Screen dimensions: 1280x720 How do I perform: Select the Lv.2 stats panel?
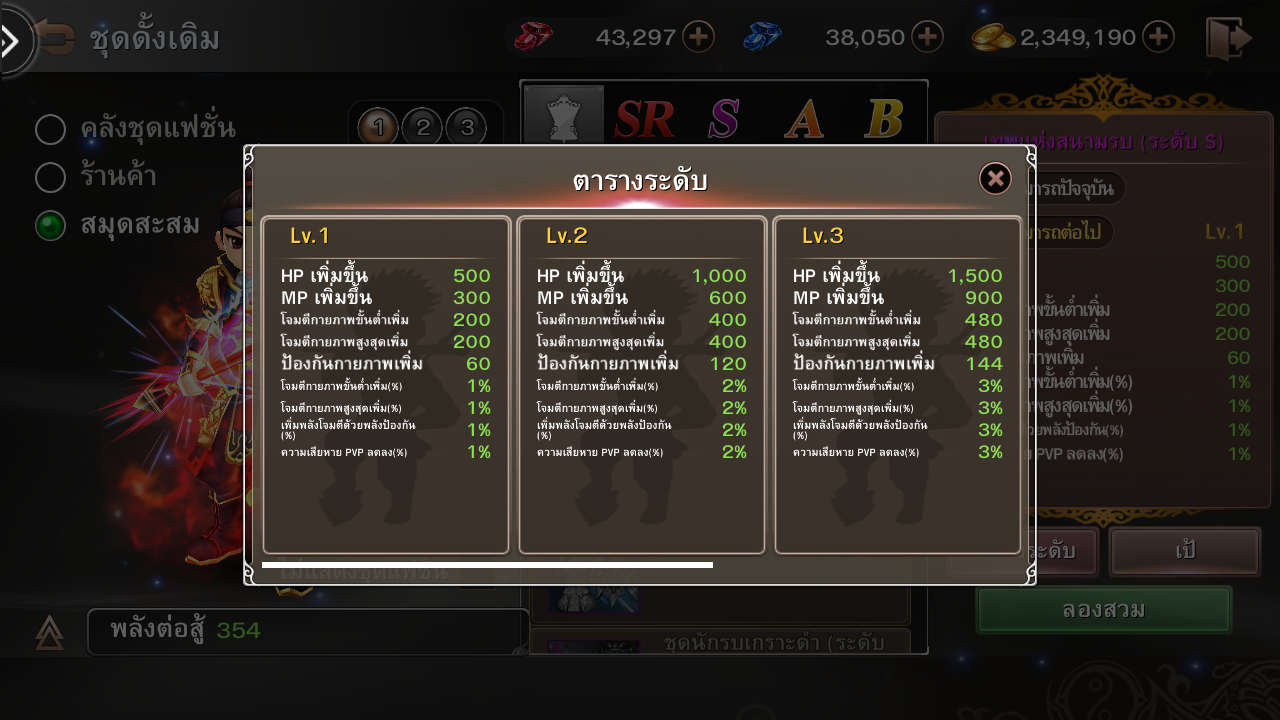(642, 385)
